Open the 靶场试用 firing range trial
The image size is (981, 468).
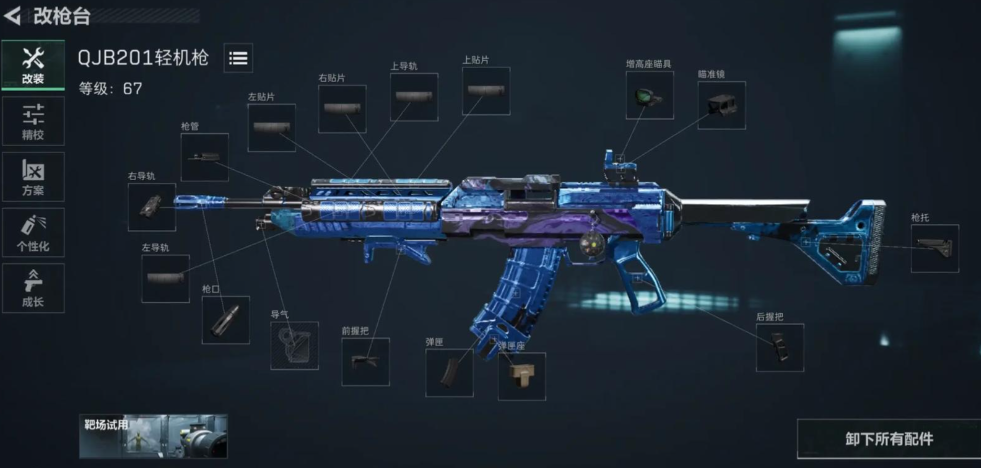(x=153, y=436)
